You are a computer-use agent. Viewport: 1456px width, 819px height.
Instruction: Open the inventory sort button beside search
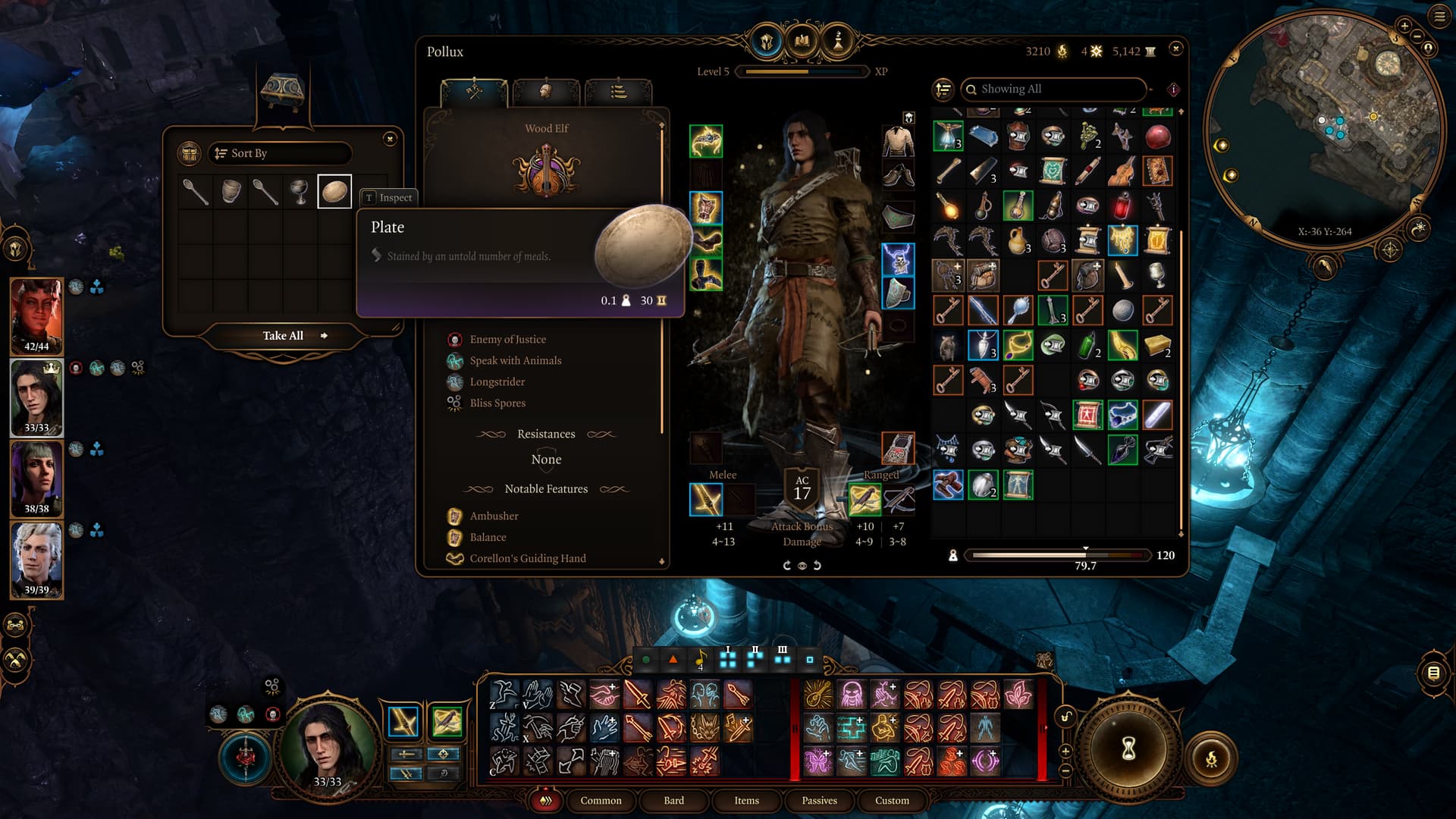(943, 89)
